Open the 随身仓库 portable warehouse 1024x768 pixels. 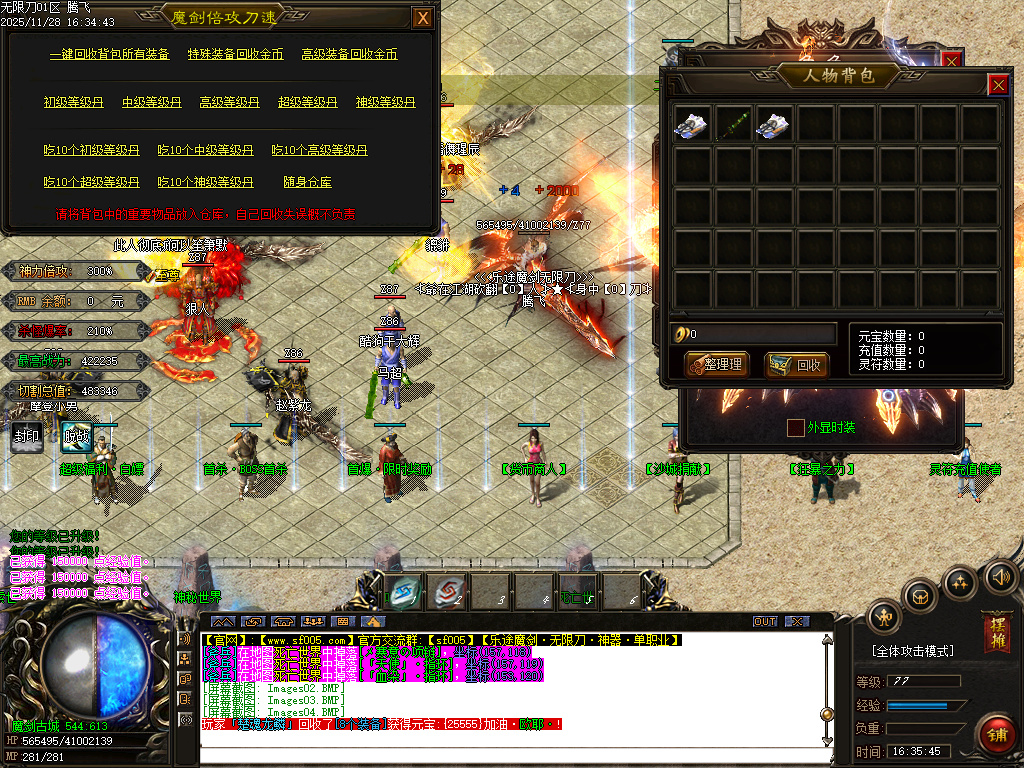click(307, 182)
